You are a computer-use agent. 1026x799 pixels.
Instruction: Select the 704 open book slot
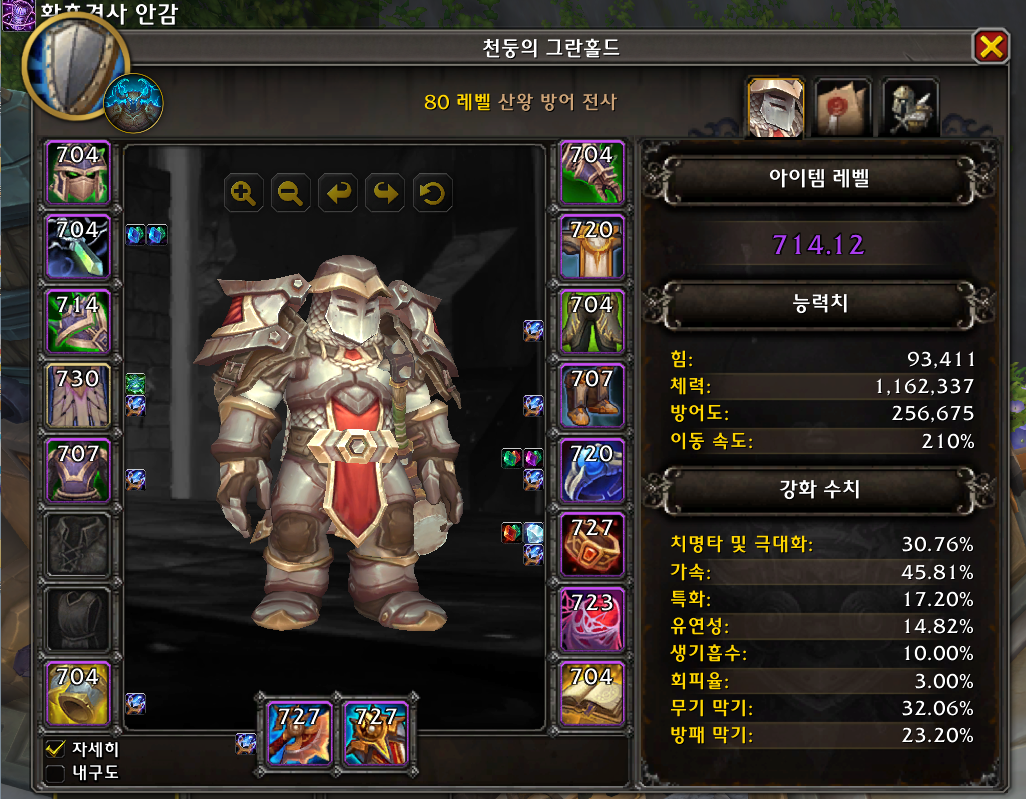(592, 694)
